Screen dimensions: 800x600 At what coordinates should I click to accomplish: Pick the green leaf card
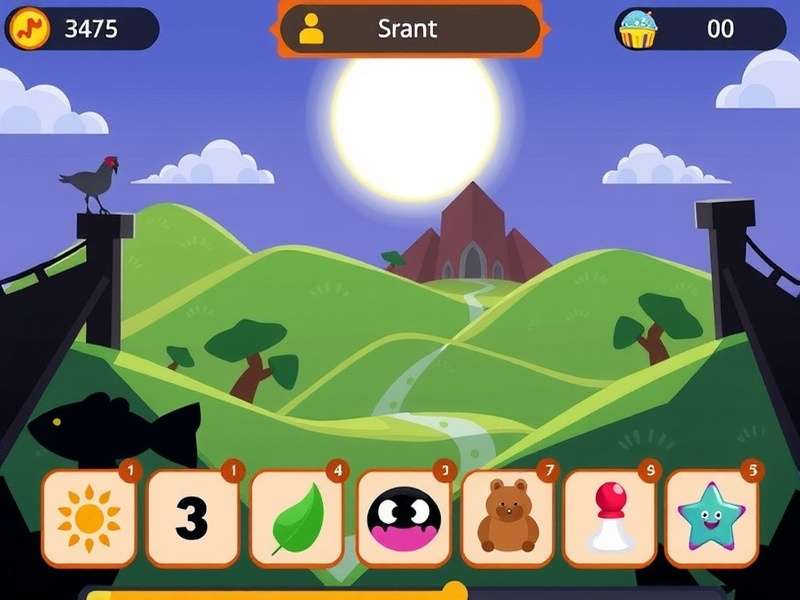click(297, 517)
